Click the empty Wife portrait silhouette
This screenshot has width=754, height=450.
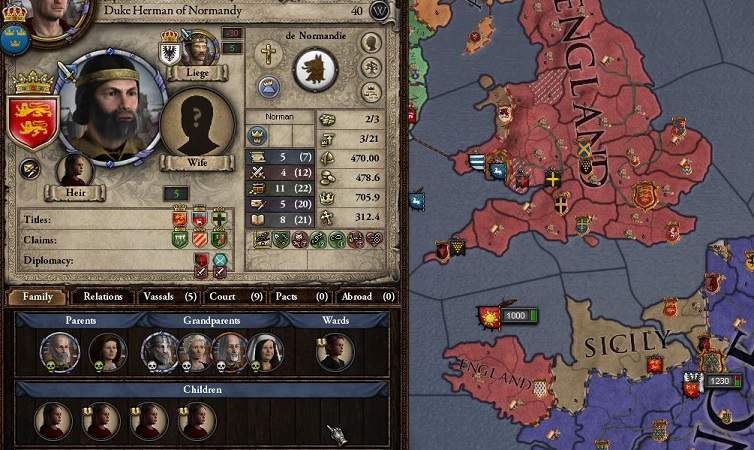coord(197,124)
